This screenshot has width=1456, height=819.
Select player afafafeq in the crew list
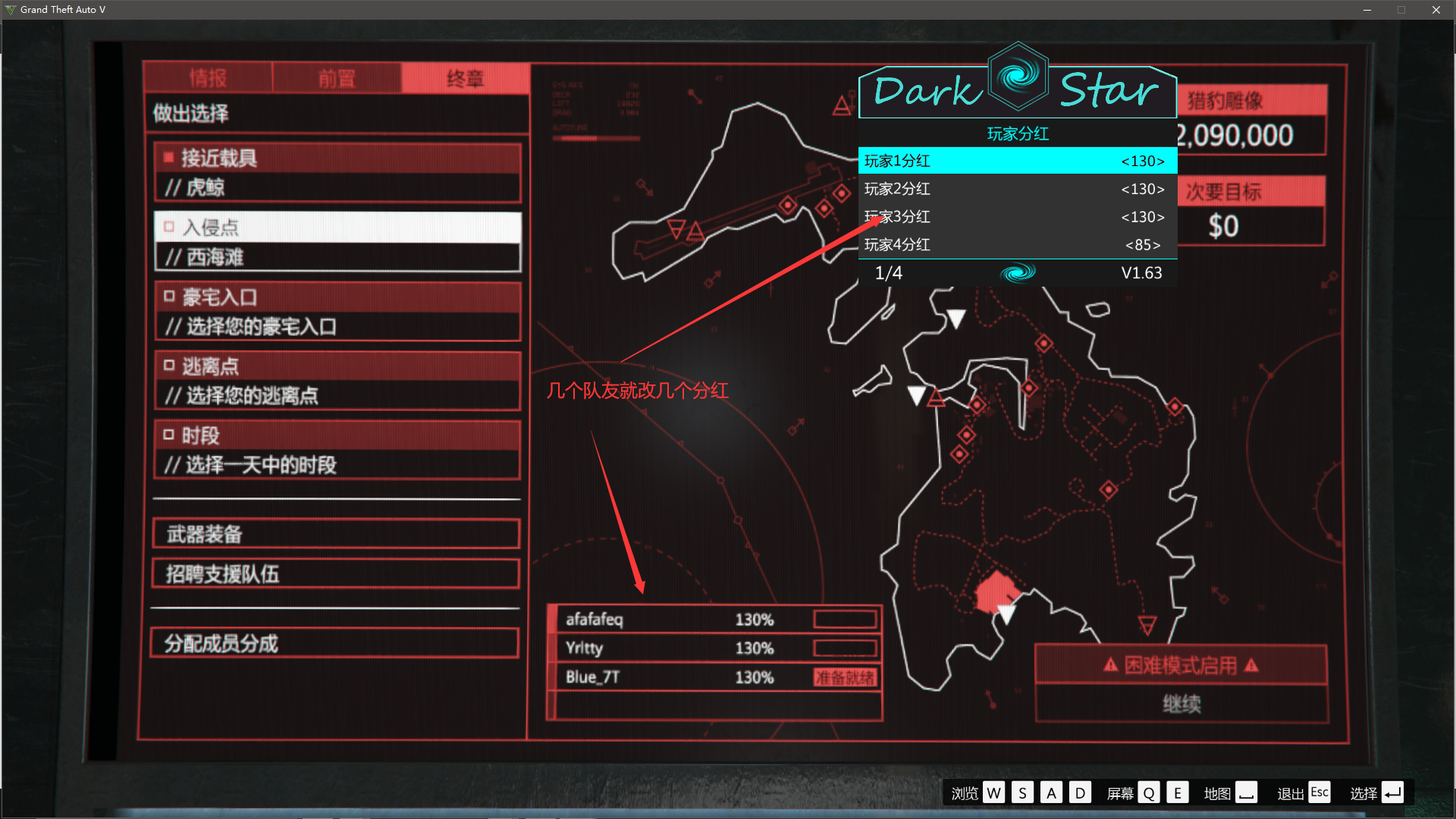coord(714,620)
